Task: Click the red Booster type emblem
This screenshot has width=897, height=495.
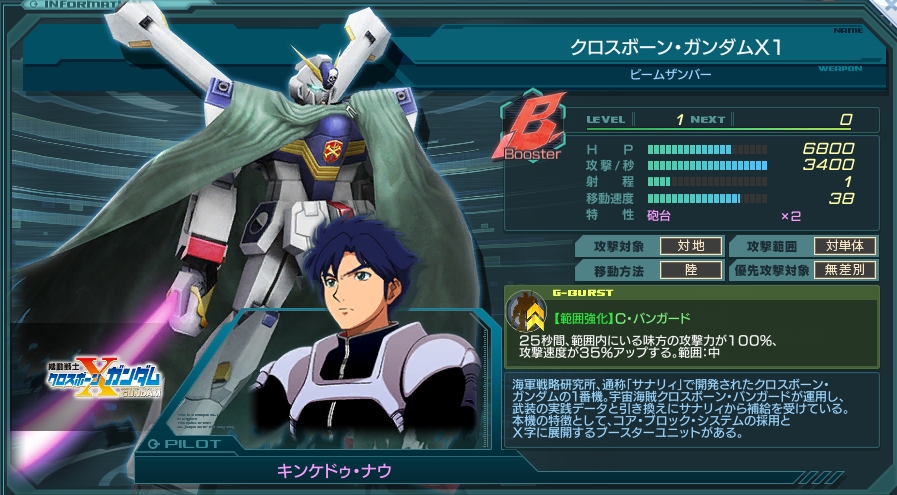Action: [x=532, y=132]
